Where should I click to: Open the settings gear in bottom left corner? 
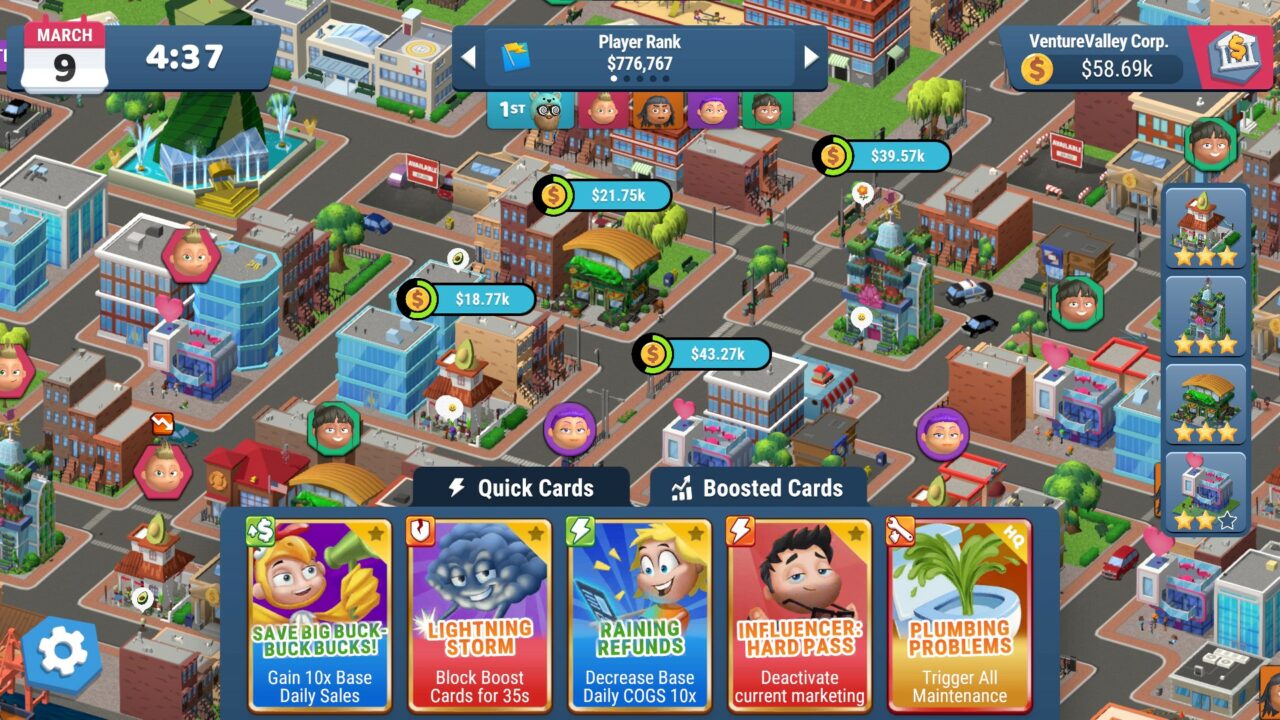(x=60, y=652)
